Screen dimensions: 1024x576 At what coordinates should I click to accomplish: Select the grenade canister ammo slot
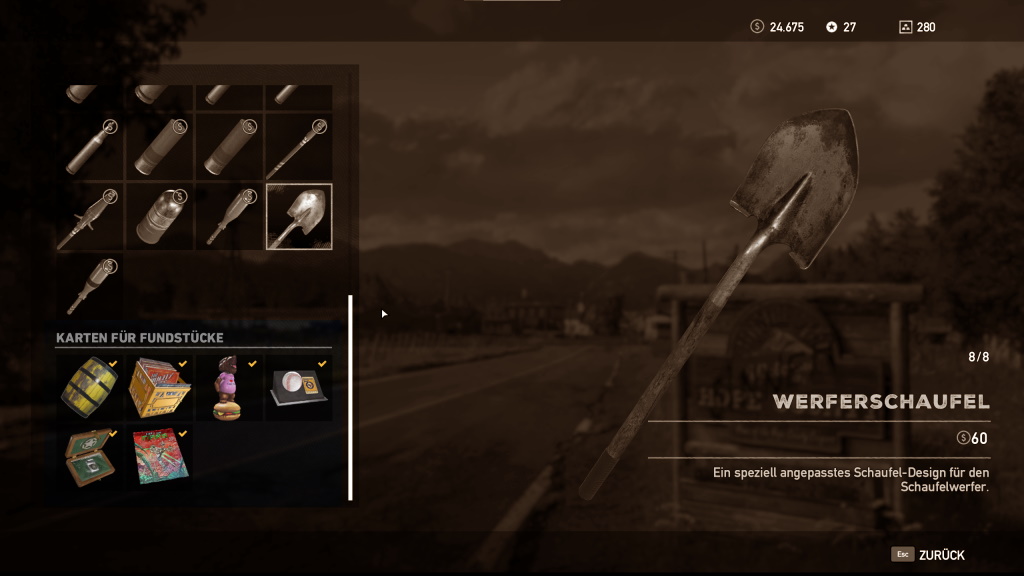(x=159, y=216)
